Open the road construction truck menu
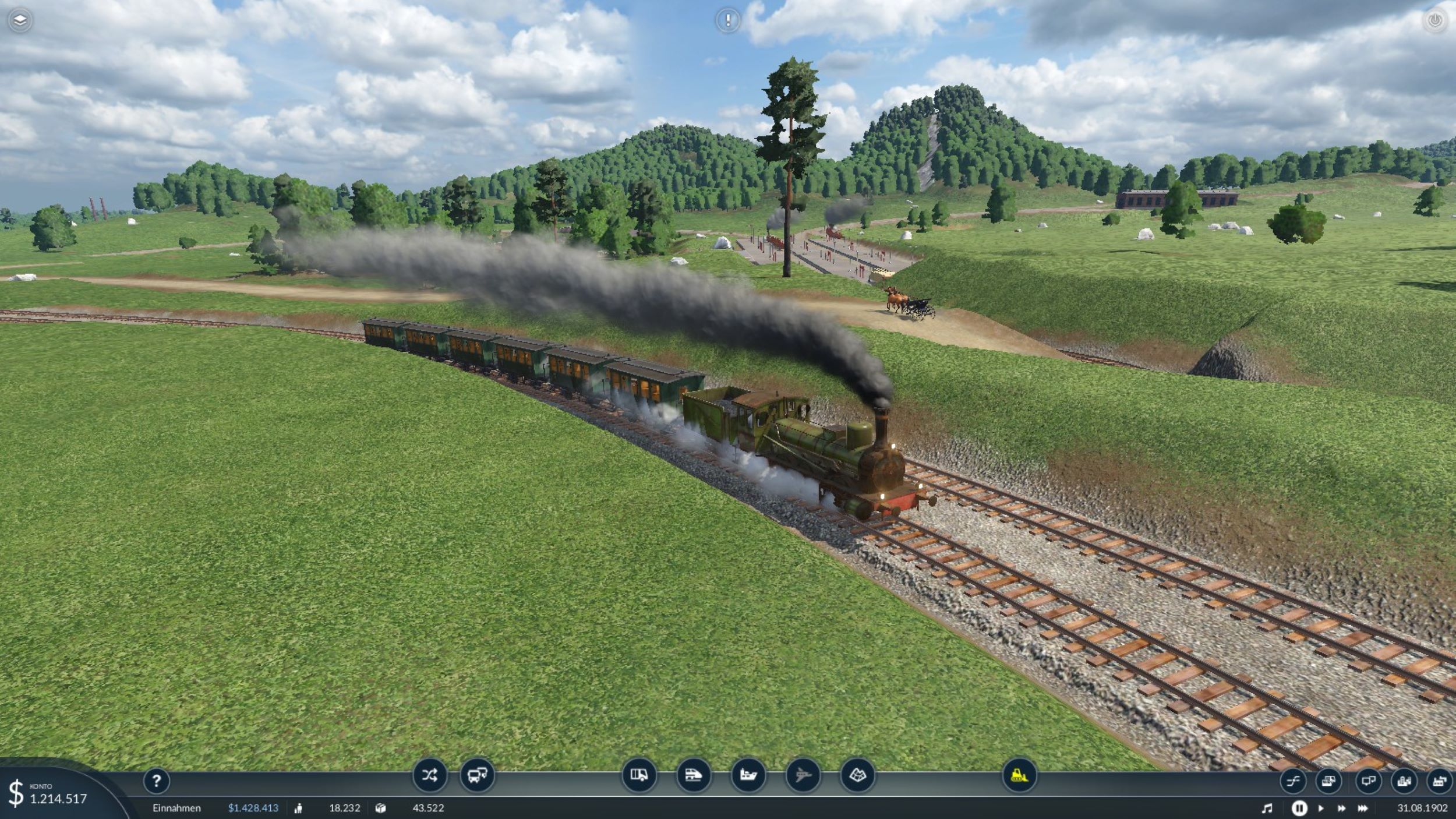Image resolution: width=1456 pixels, height=819 pixels. click(x=639, y=775)
